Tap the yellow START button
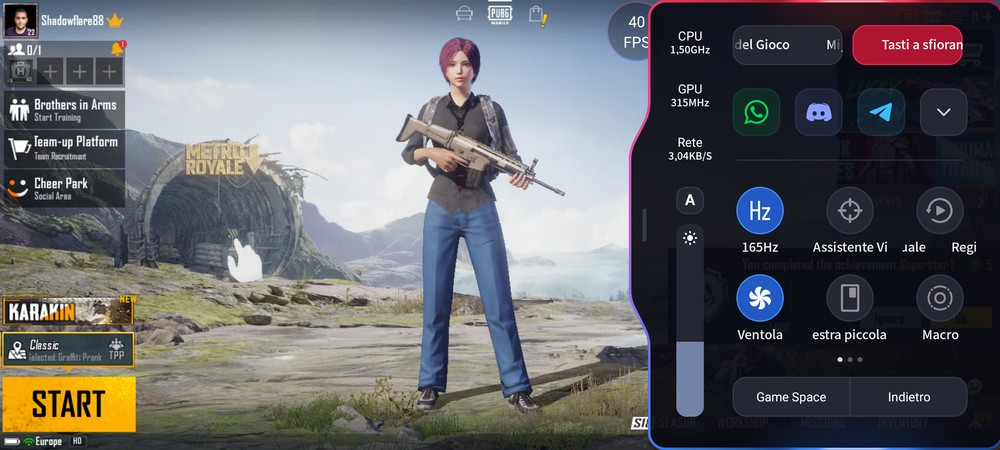Screen dimensions: 1000x450 (68, 404)
